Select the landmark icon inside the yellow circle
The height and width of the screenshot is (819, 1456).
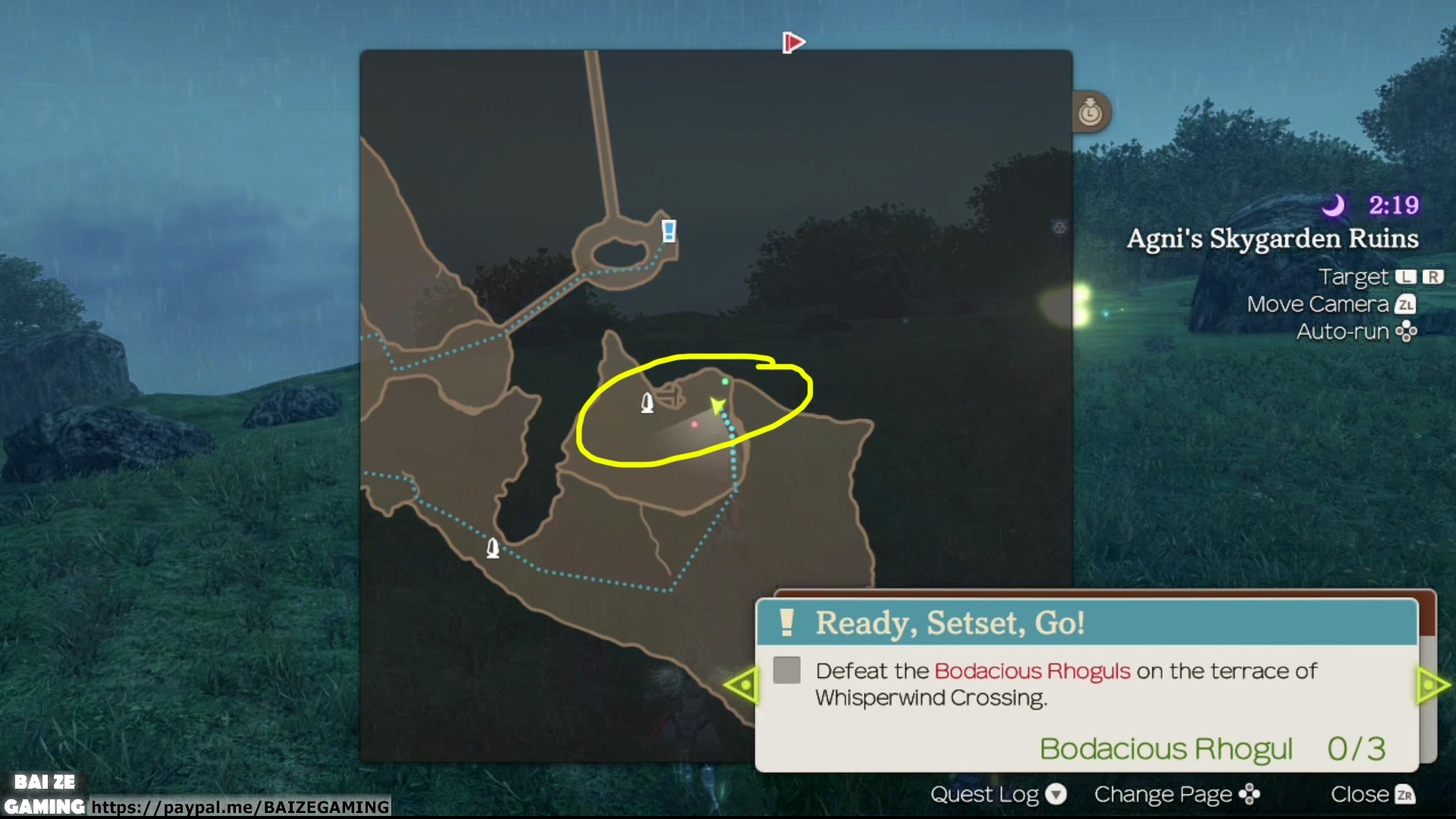(647, 403)
